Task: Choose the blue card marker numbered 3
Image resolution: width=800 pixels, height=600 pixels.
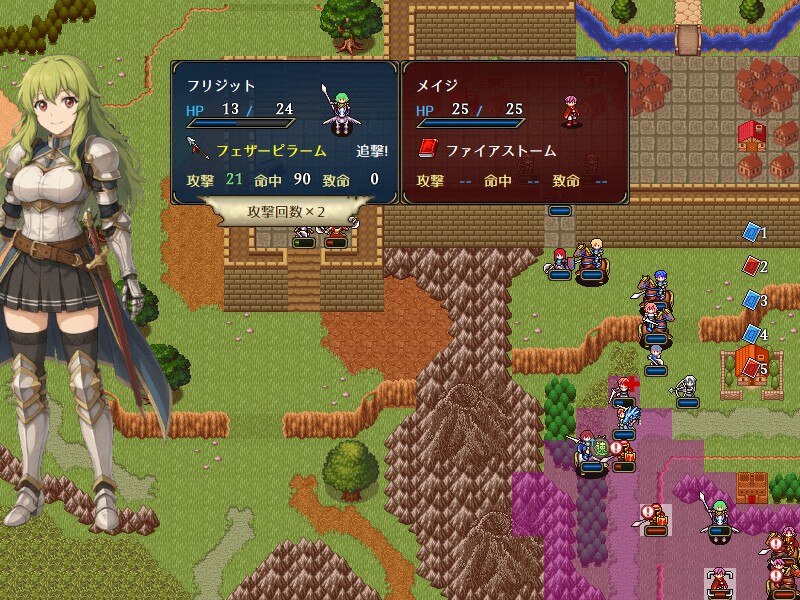Action: (x=751, y=300)
